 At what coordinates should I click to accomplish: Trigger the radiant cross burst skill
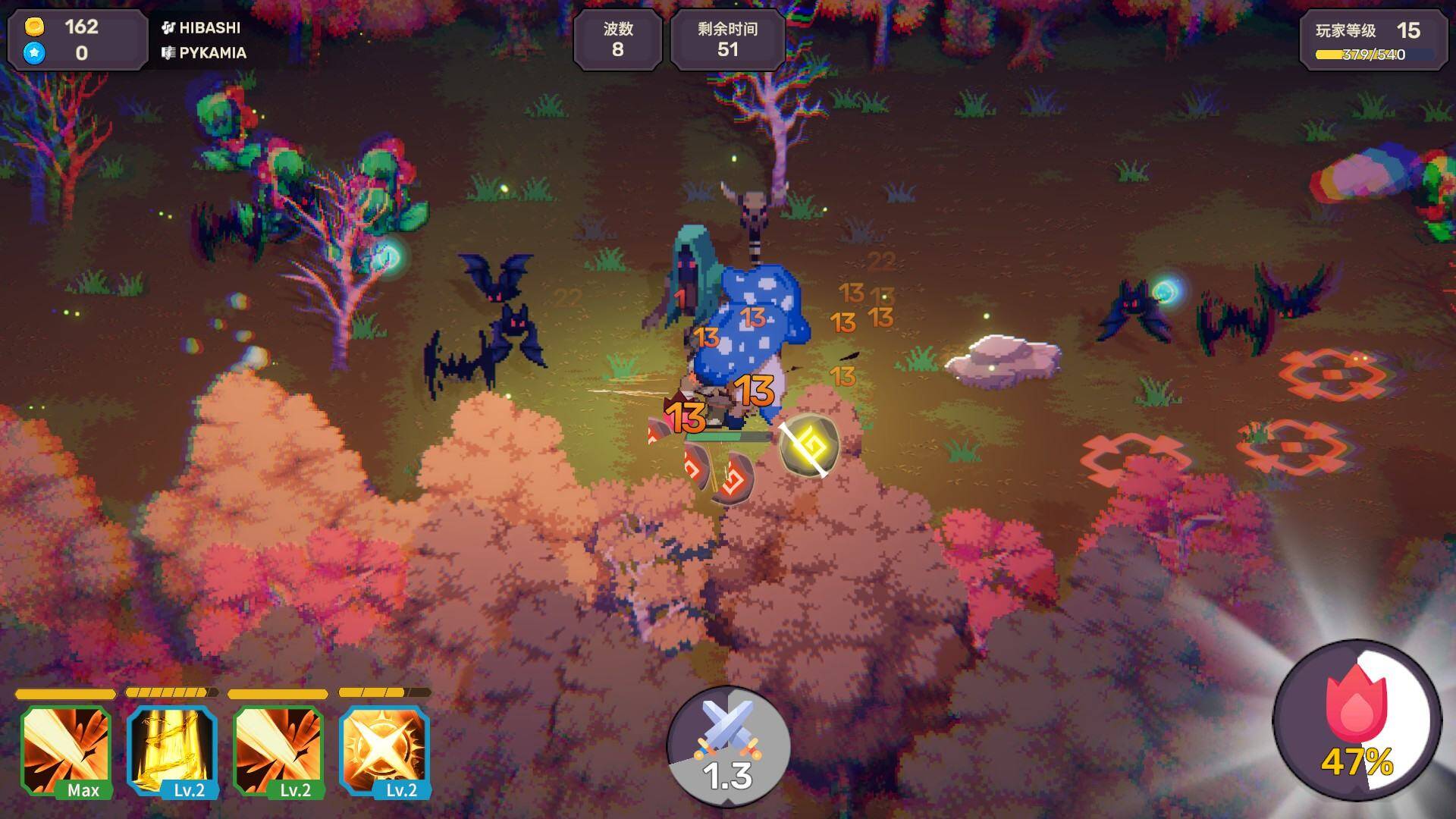(384, 749)
